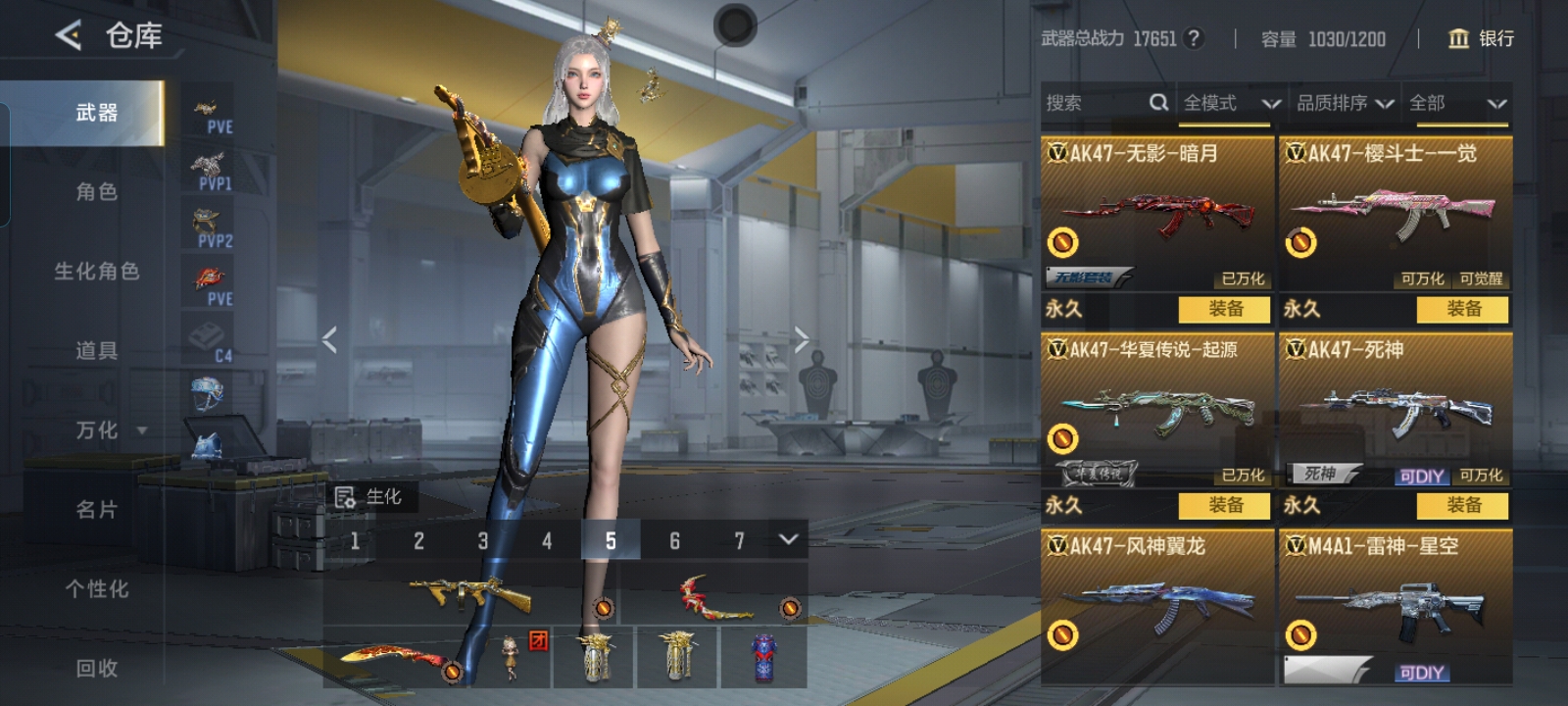
Task: Show the next character with right arrow
Action: click(x=802, y=339)
